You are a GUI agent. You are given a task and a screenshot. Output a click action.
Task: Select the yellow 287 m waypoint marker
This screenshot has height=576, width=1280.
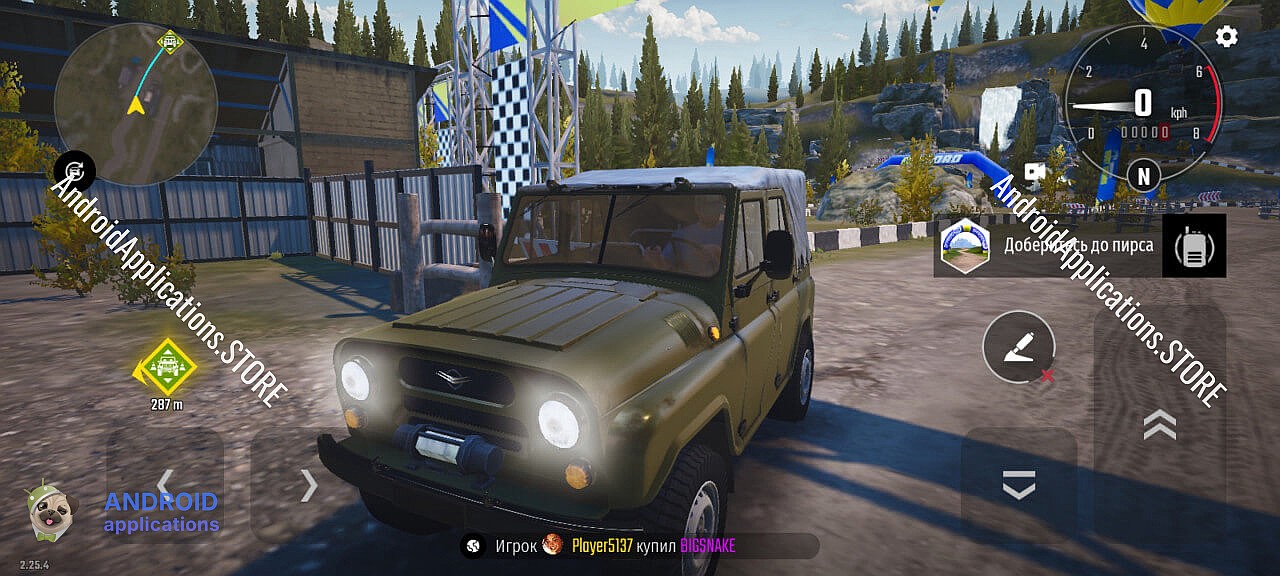(x=166, y=366)
